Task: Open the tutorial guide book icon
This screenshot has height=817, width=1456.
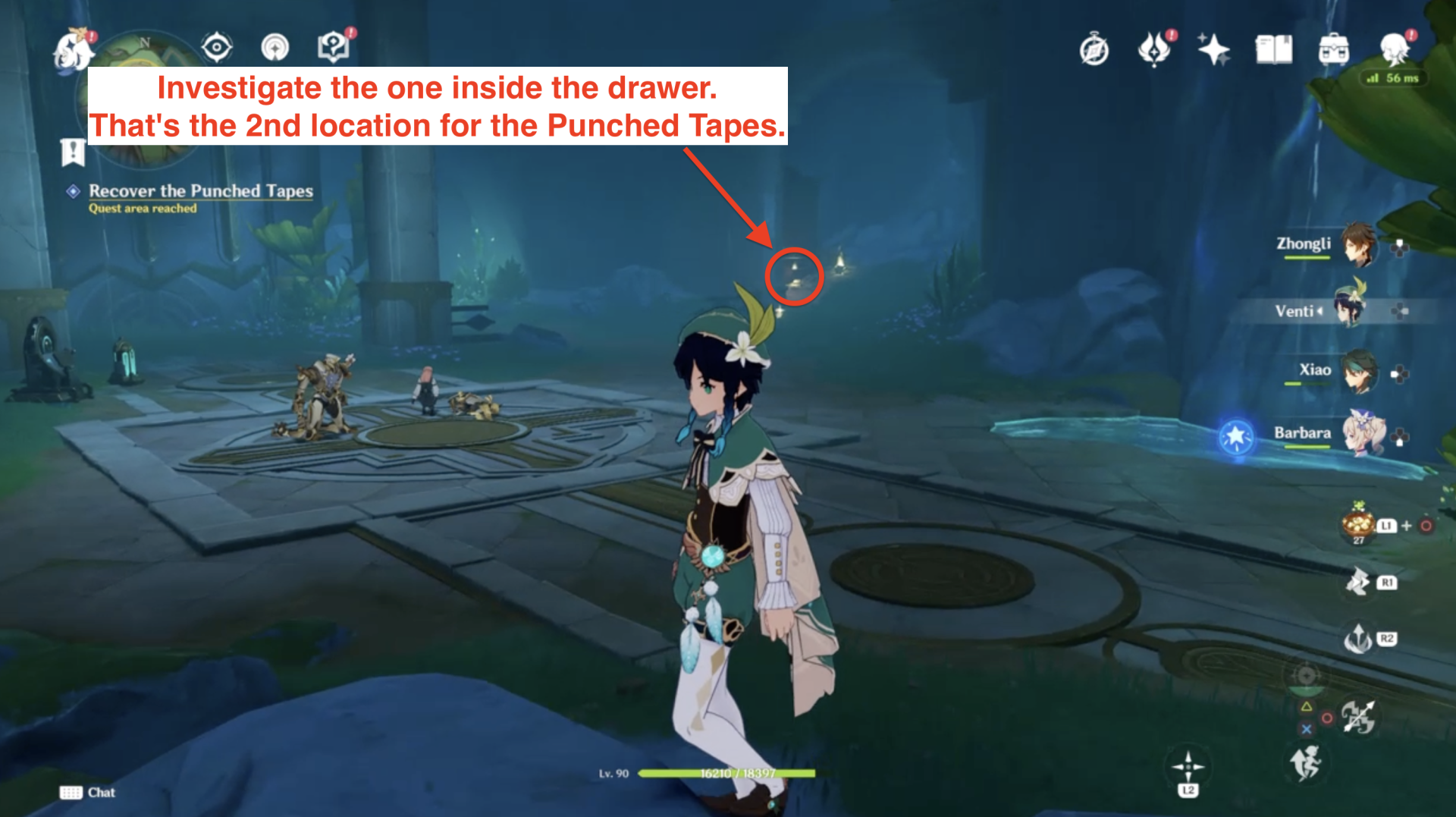Action: 334,46
